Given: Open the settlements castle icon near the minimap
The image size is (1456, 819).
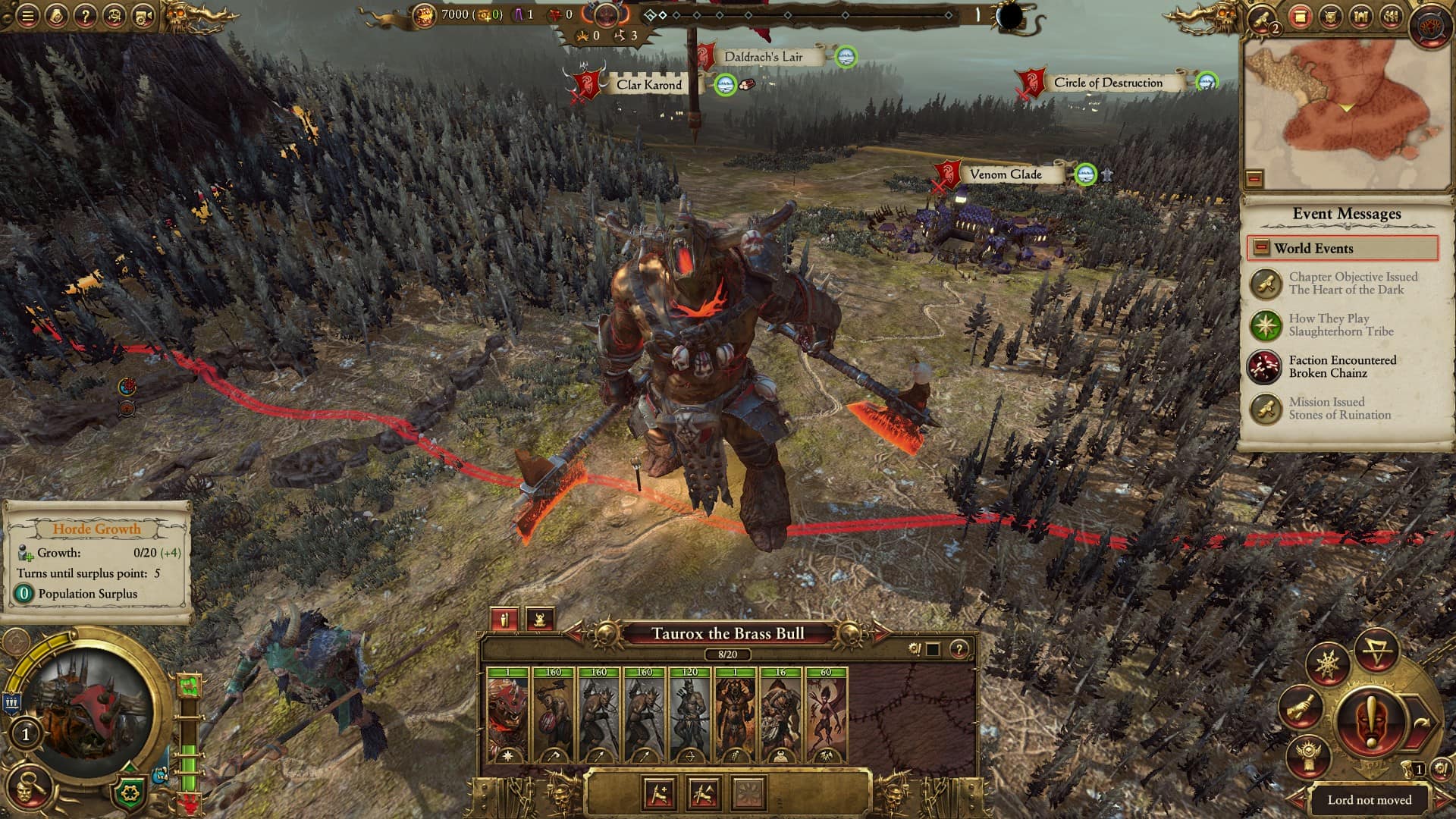Looking at the screenshot, I should [1360, 15].
